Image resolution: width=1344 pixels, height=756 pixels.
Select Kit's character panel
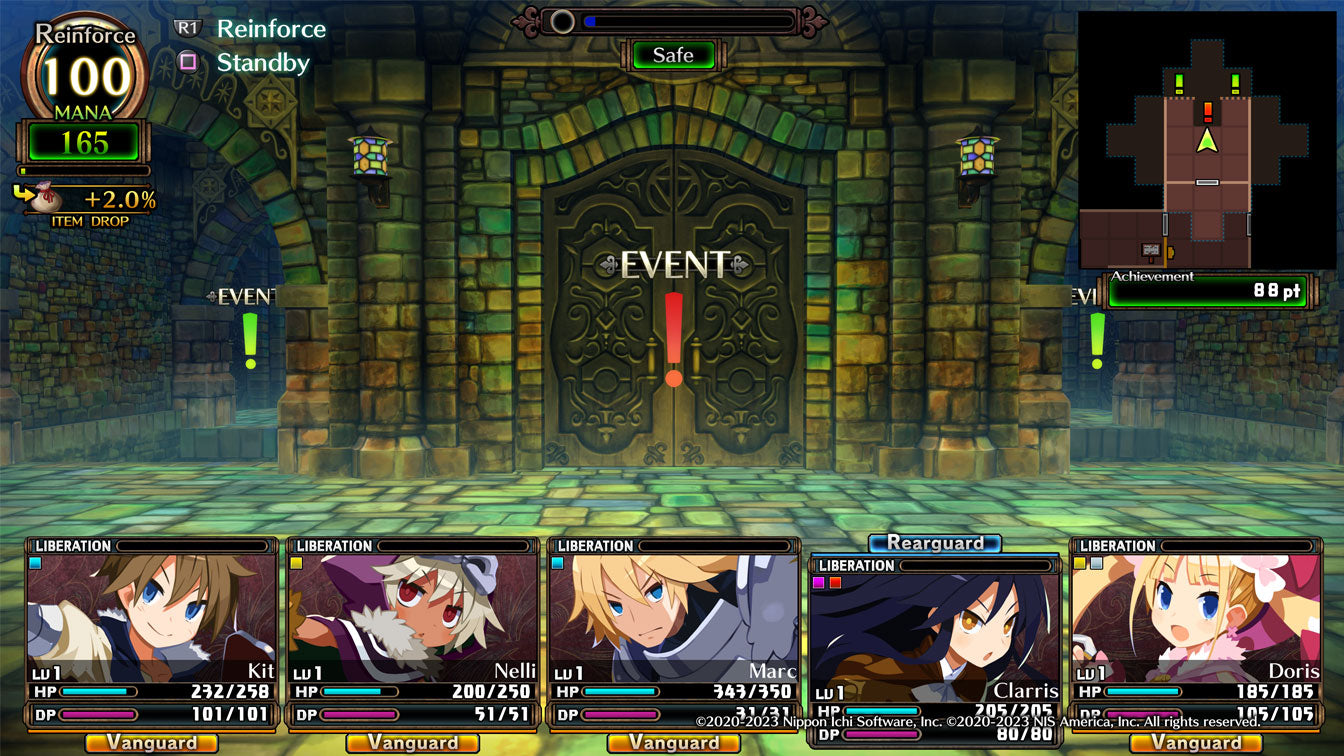[152, 620]
